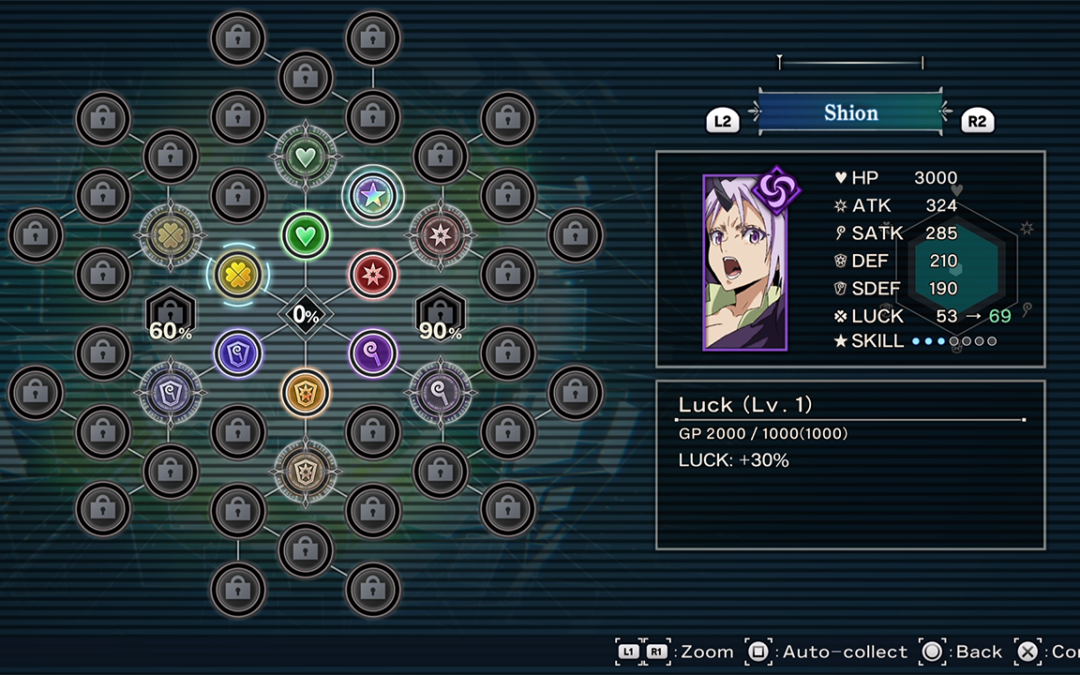Image resolution: width=1080 pixels, height=675 pixels.
Task: Click the 0% diamond at the grid center
Action: pyautogui.click(x=305, y=315)
